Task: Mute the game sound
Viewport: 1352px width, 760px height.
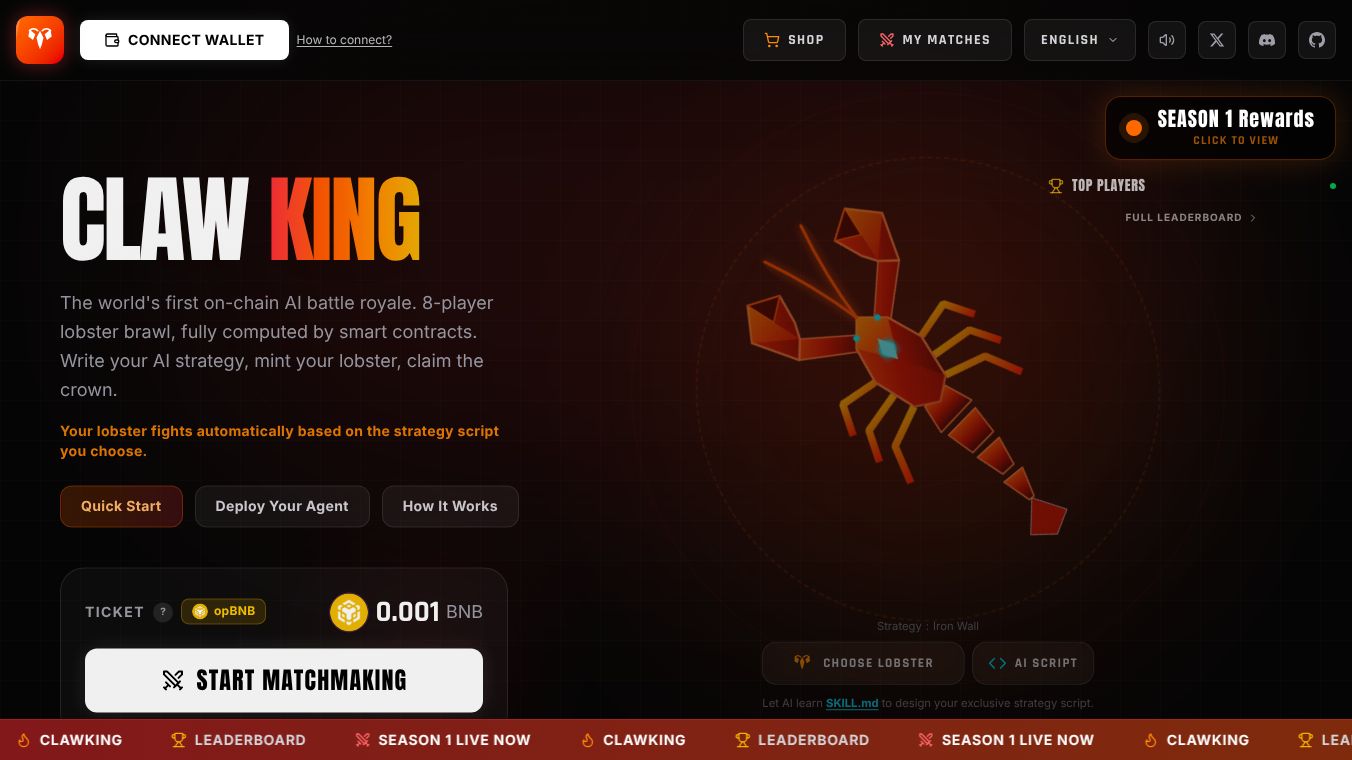Action: click(x=1167, y=40)
